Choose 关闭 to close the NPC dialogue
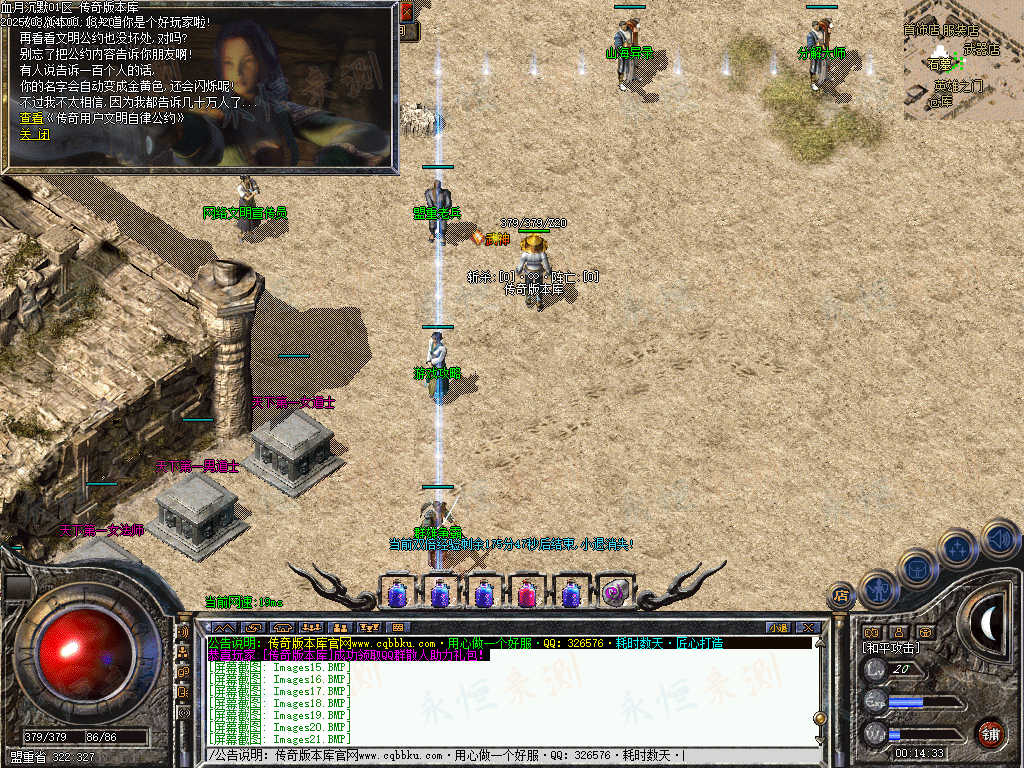The width and height of the screenshot is (1024, 768). [34, 135]
